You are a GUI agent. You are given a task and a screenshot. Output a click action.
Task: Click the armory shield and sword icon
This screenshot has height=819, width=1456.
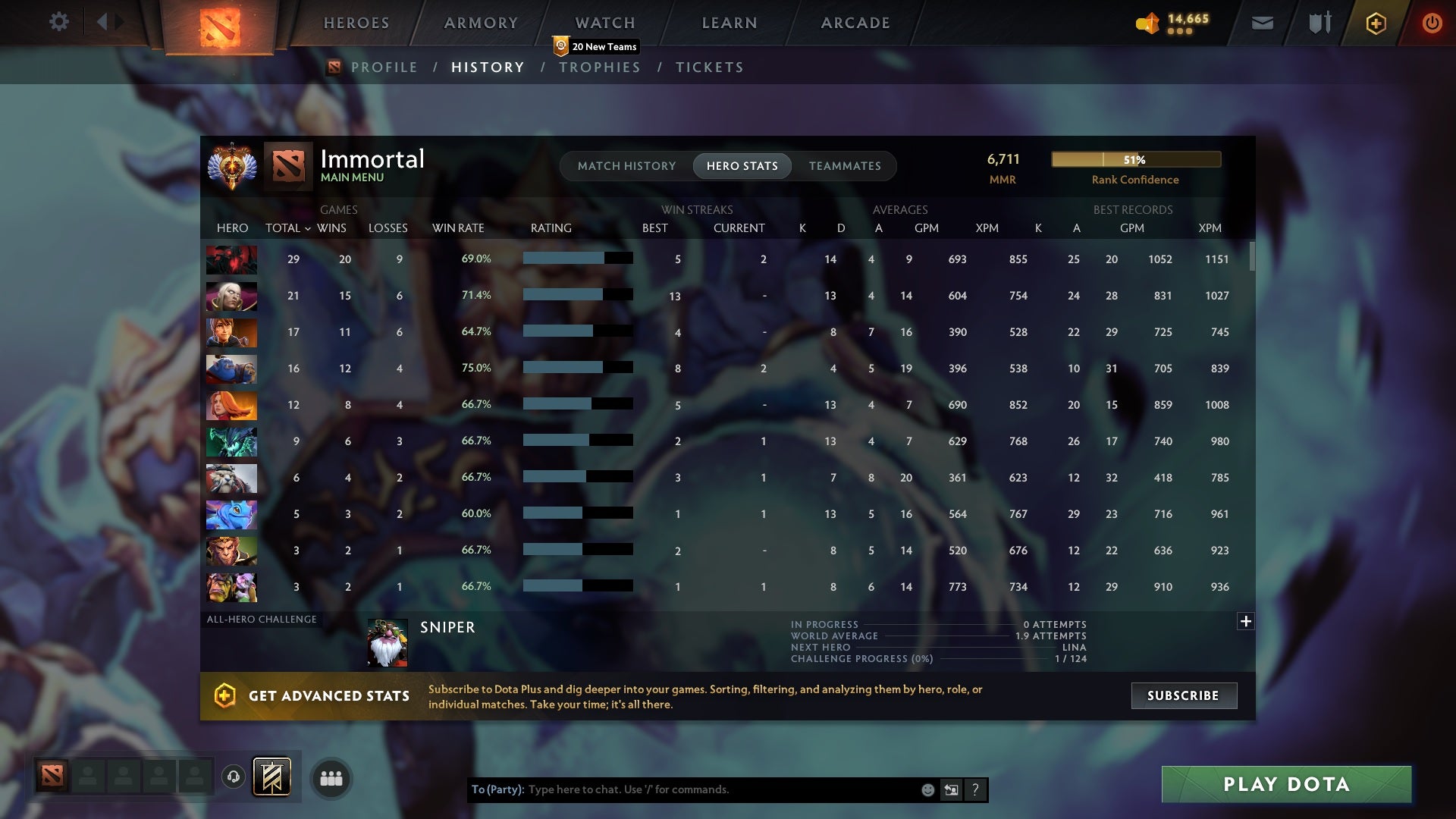coord(1319,23)
